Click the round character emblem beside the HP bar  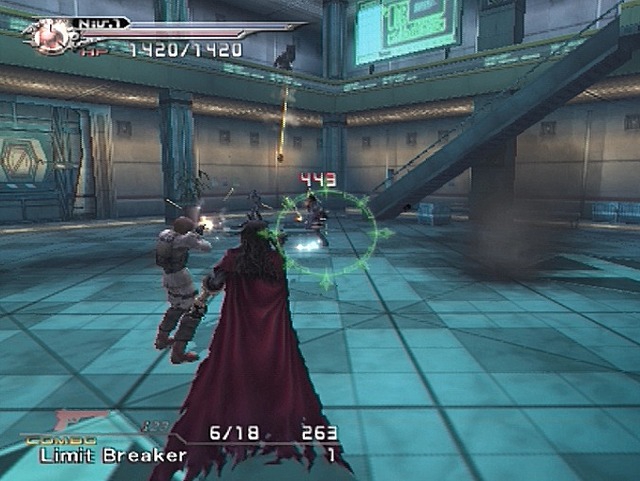(46, 35)
